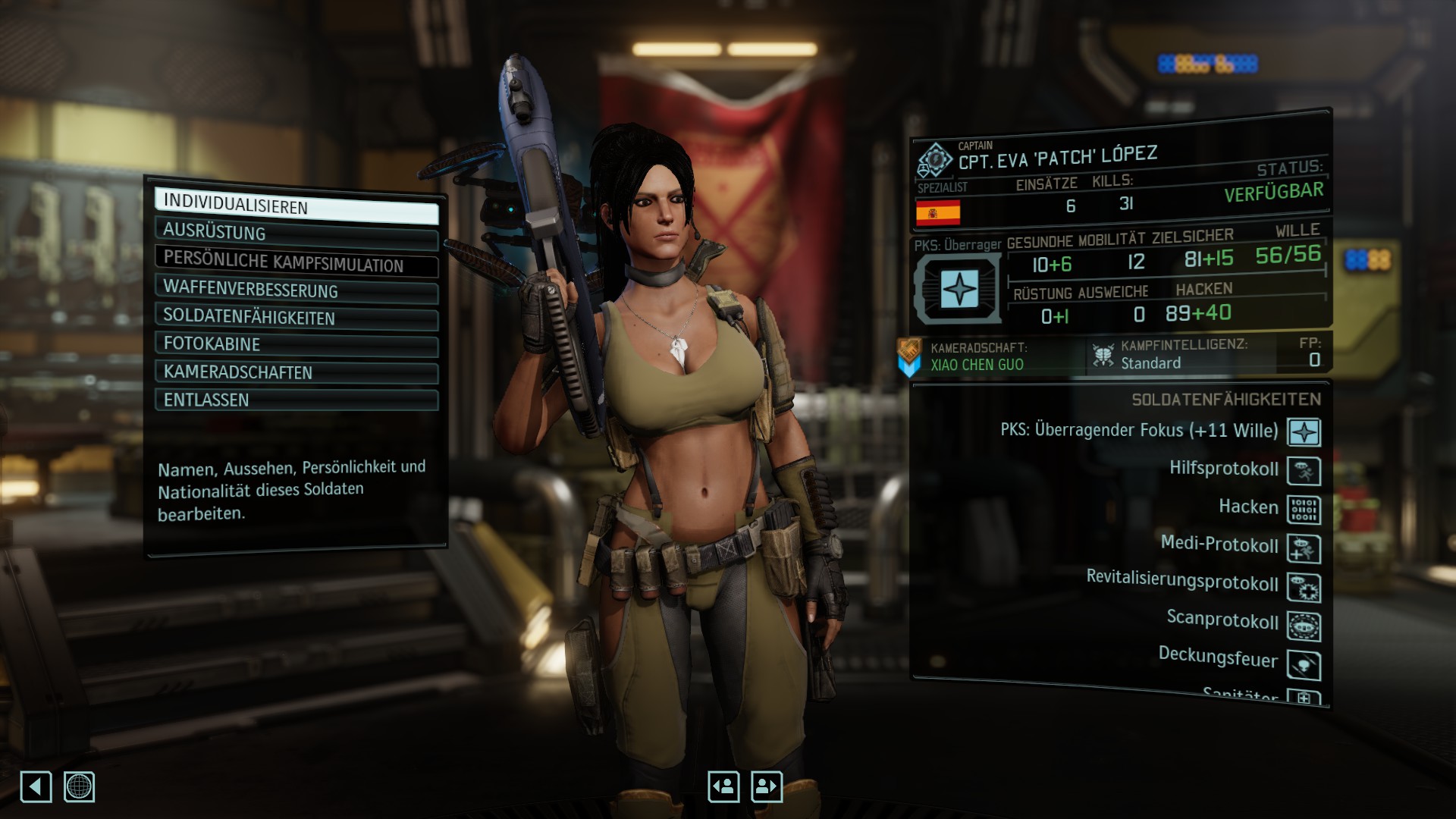Viewport: 1456px width, 819px height.
Task: Click the Überragender Fokus PKS skill icon
Action: coord(1304,432)
